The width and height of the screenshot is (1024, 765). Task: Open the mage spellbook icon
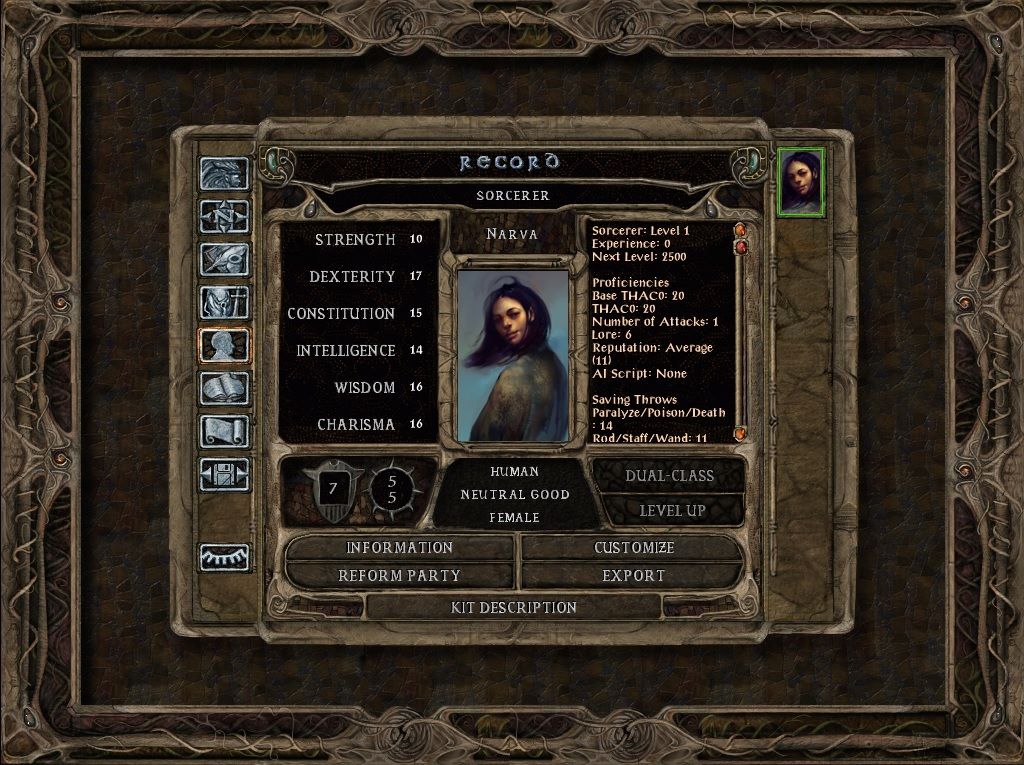pos(224,388)
